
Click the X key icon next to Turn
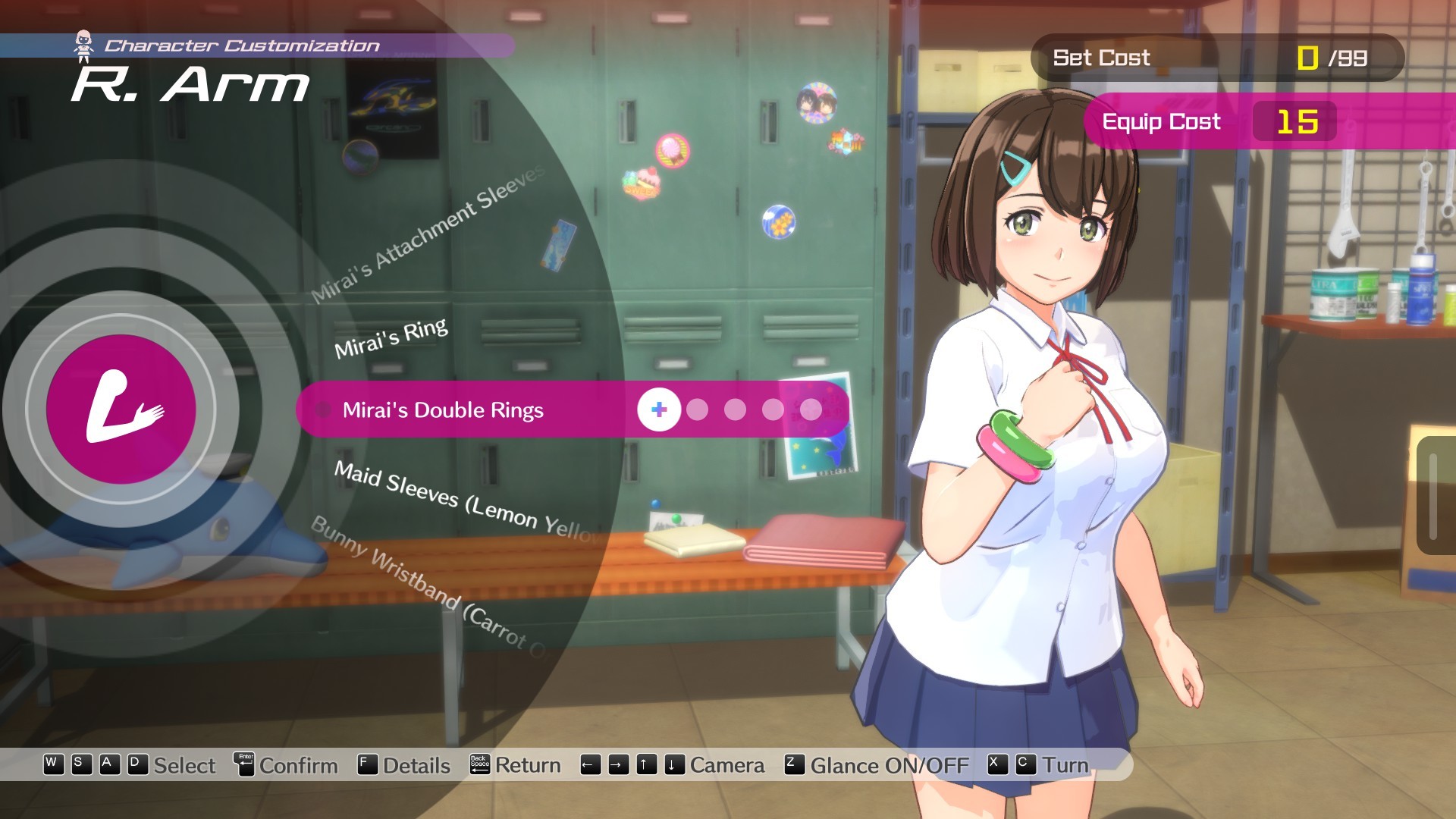[995, 764]
